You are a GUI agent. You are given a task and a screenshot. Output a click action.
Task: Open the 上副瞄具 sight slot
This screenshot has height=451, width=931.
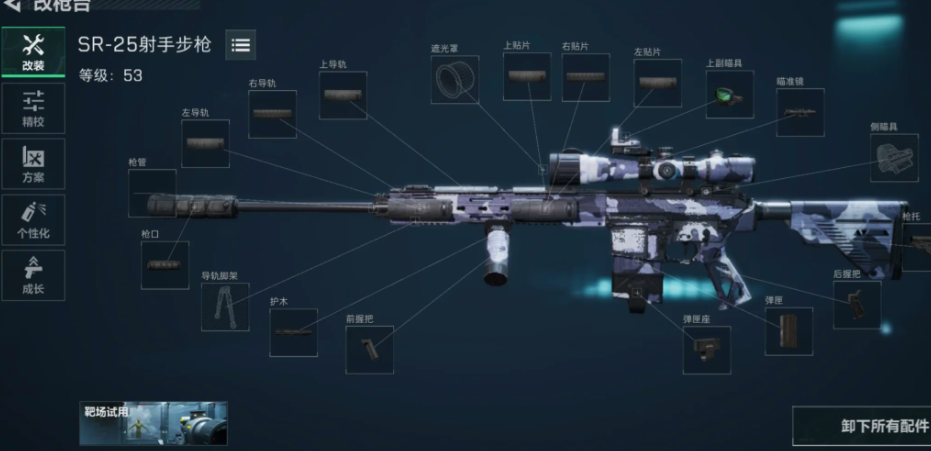[x=729, y=95]
